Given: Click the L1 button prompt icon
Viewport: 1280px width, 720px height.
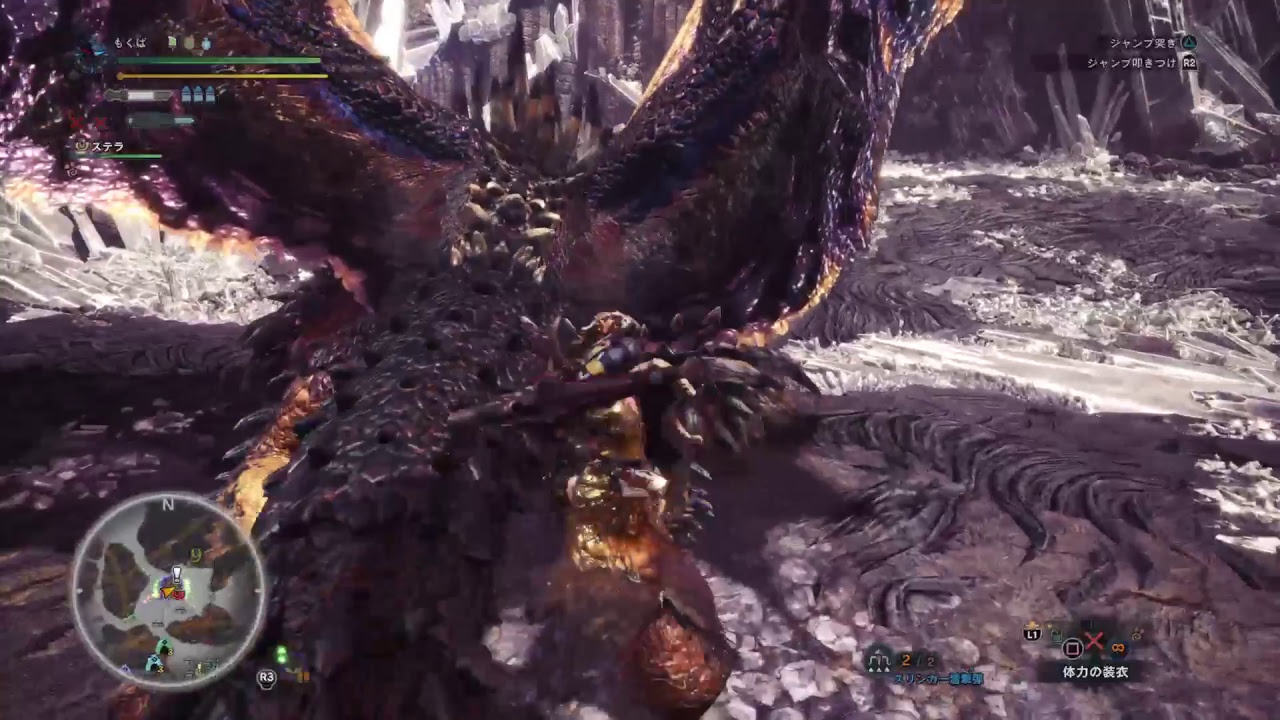Looking at the screenshot, I should click(x=1032, y=635).
